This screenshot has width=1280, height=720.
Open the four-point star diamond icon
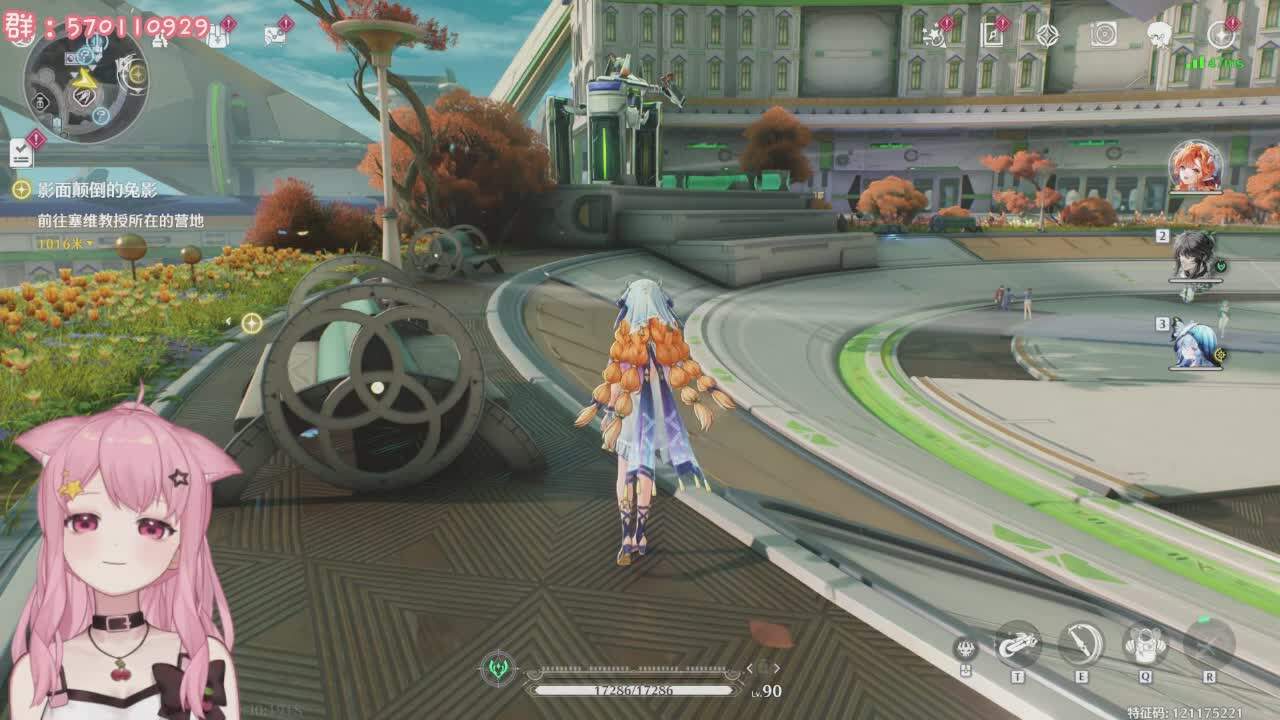(x=1047, y=35)
